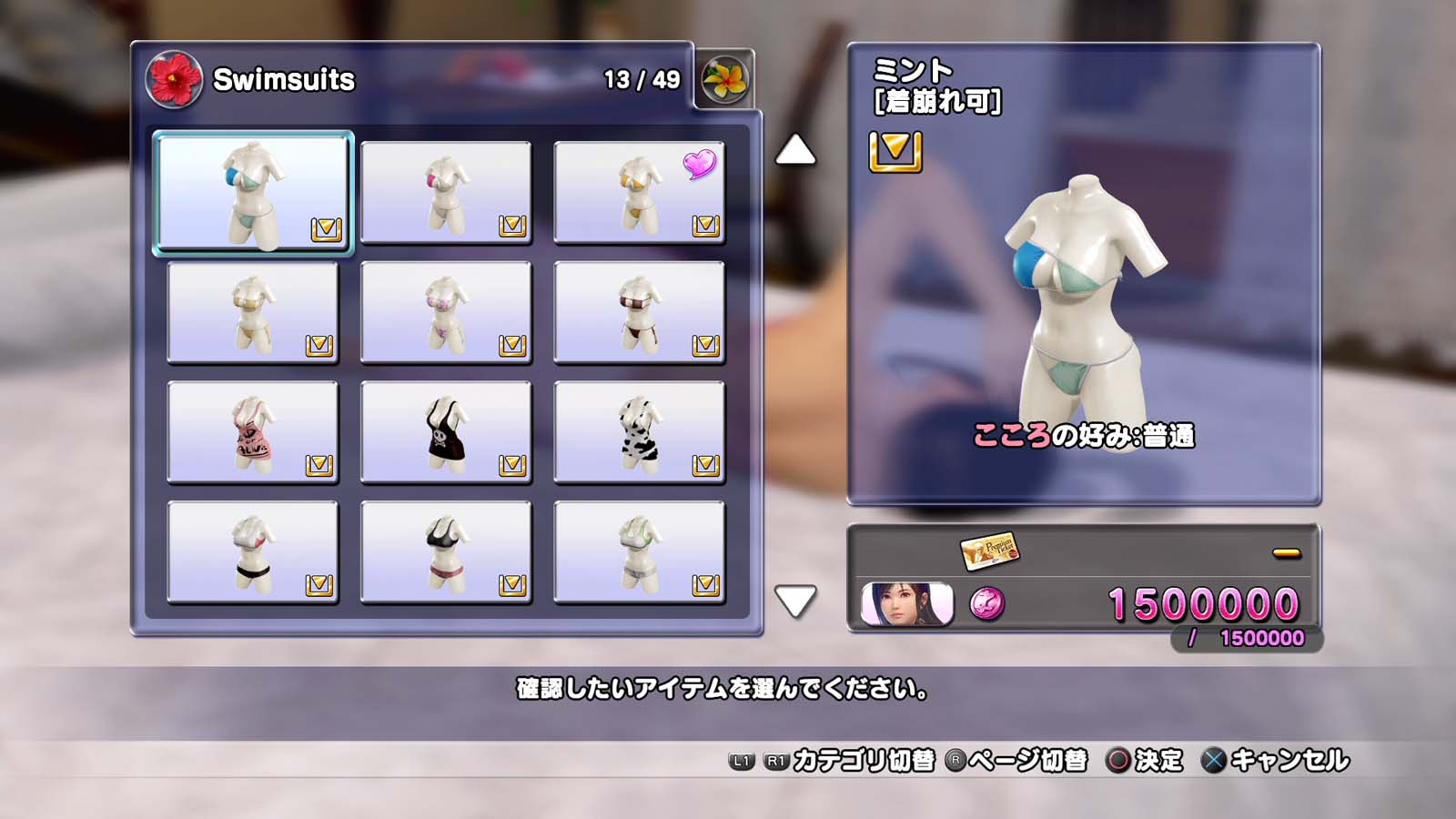The height and width of the screenshot is (819, 1456).
Task: Choose the pink and white bikini tile
Action: [x=446, y=192]
